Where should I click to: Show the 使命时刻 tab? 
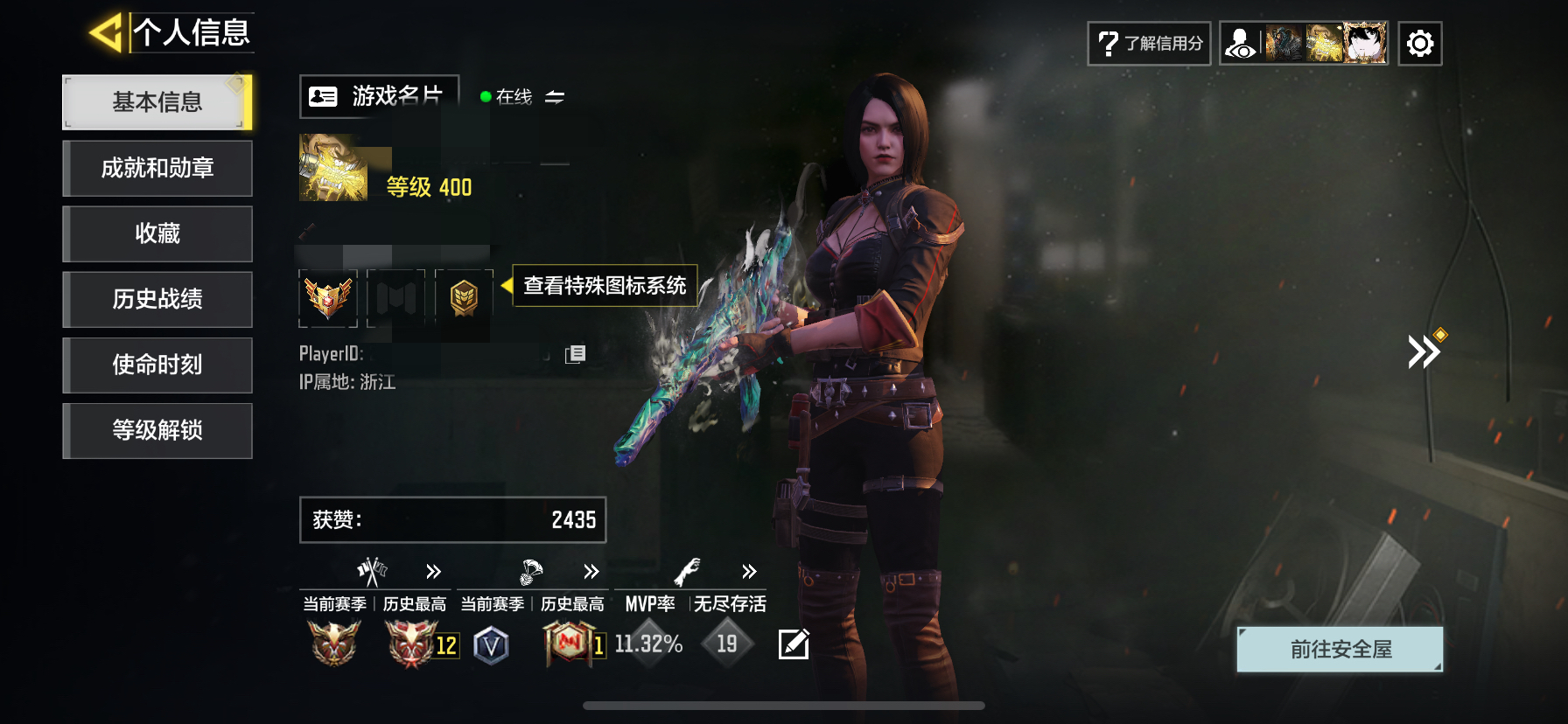(x=157, y=365)
